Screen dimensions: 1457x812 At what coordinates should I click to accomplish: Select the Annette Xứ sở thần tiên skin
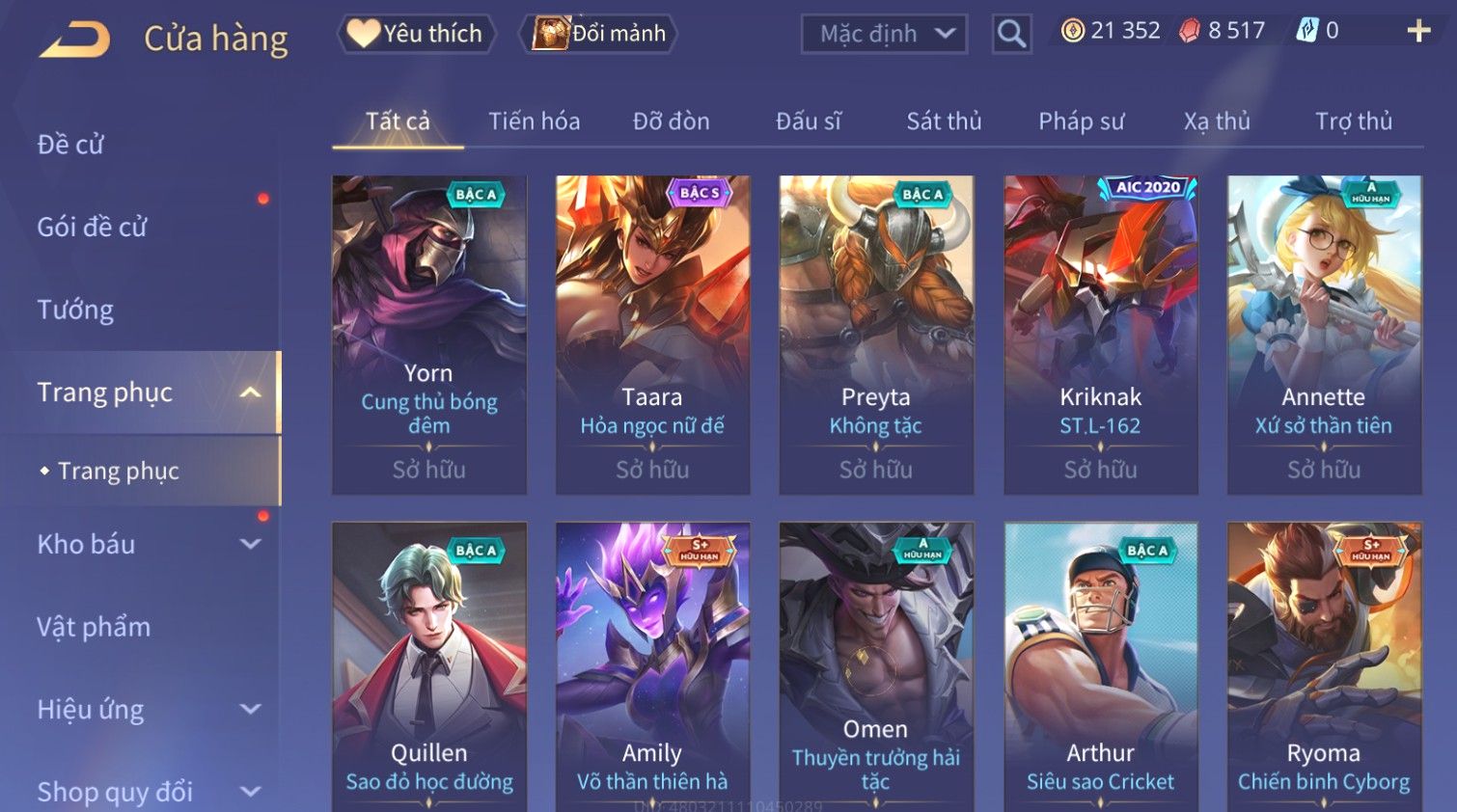click(1324, 334)
